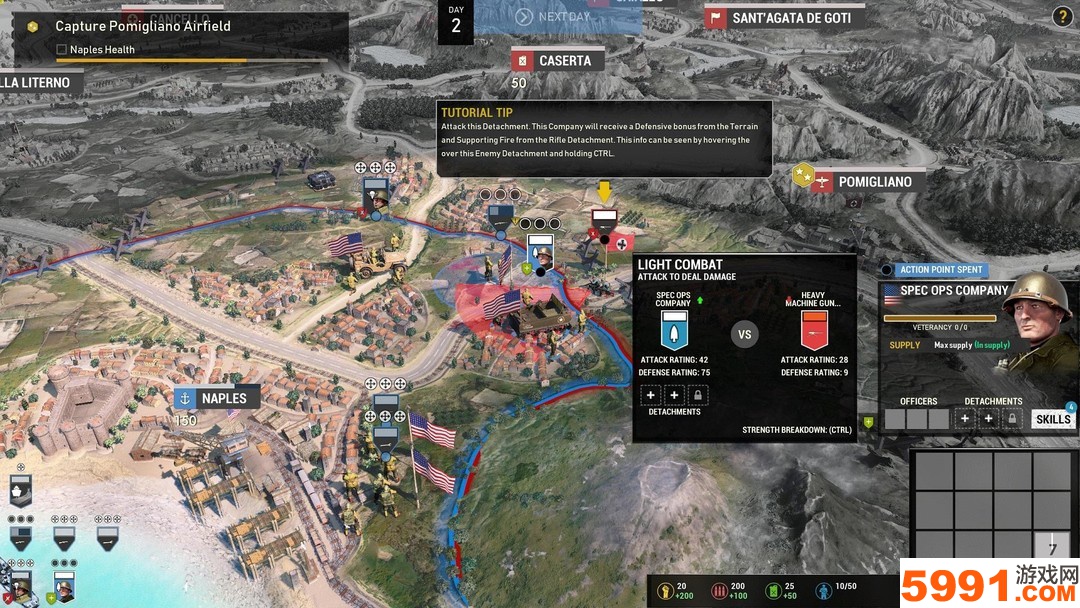
Task: Click the locked detachment slot in unit panel
Action: tap(1012, 419)
